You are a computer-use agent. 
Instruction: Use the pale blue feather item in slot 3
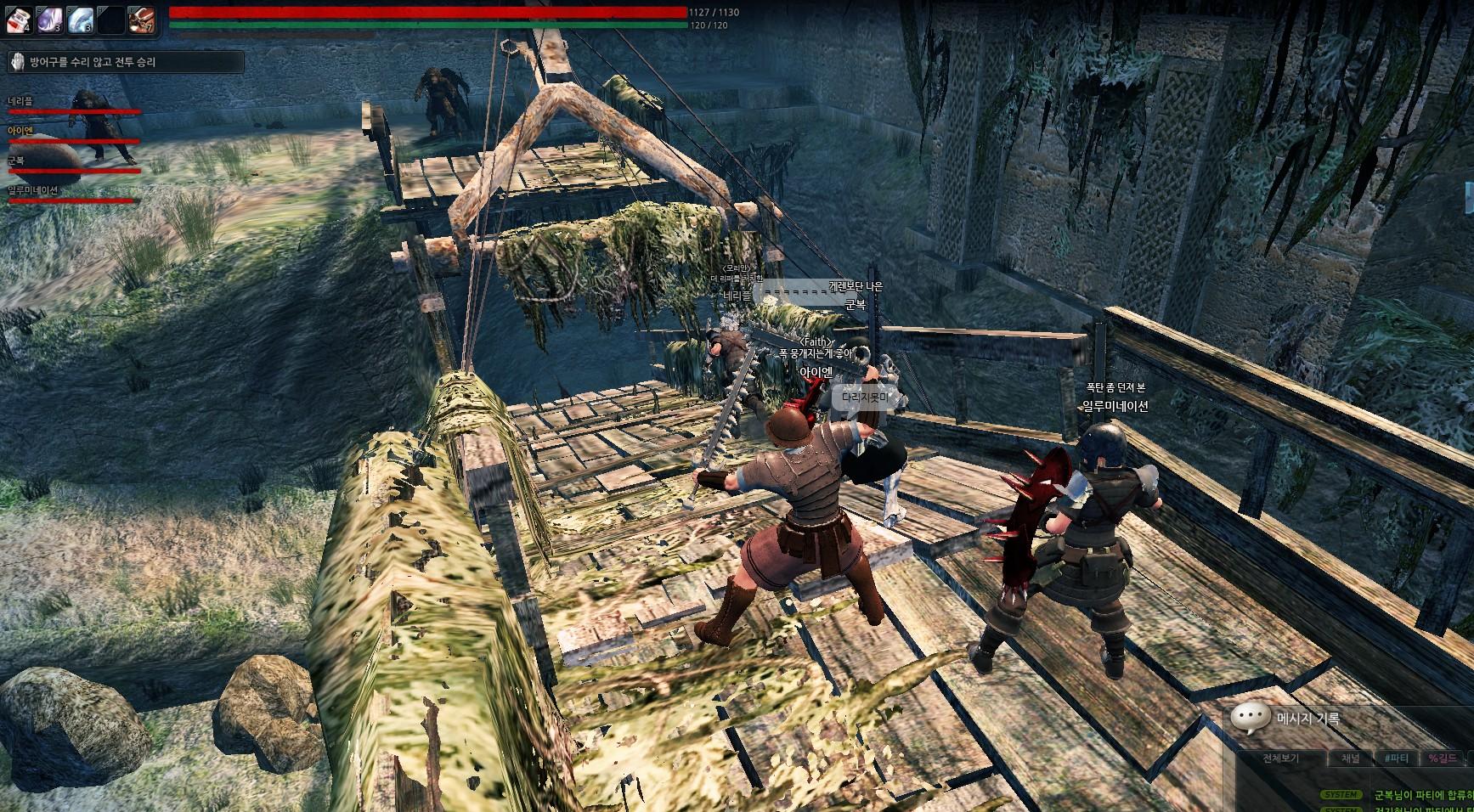[80, 19]
